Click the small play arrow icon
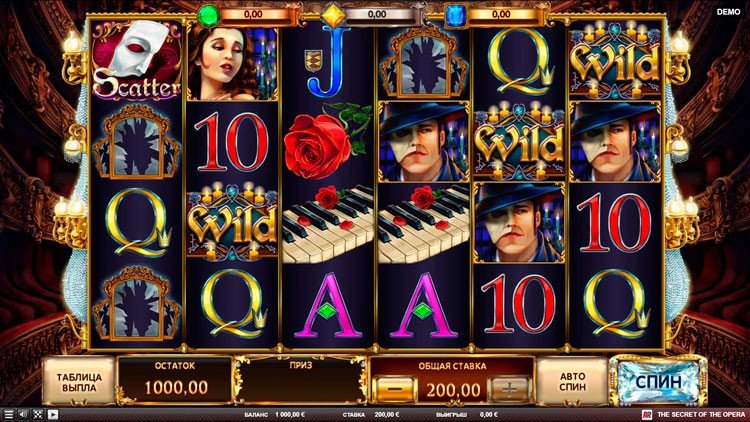 point(53,414)
